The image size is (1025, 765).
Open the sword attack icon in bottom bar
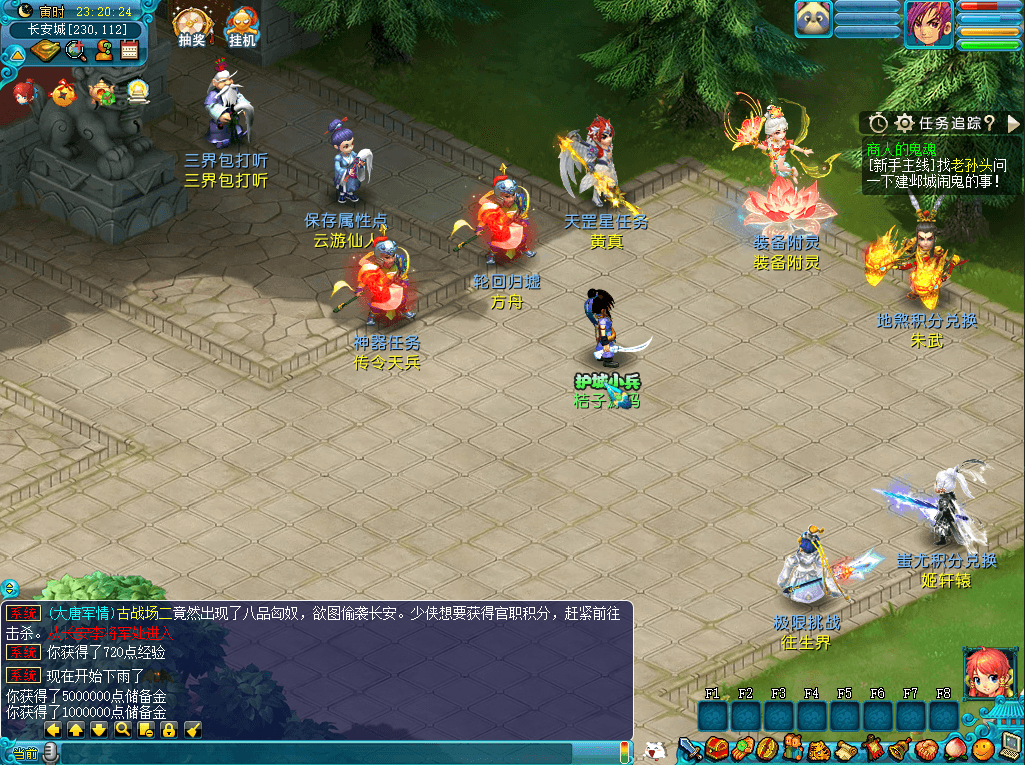pos(690,748)
